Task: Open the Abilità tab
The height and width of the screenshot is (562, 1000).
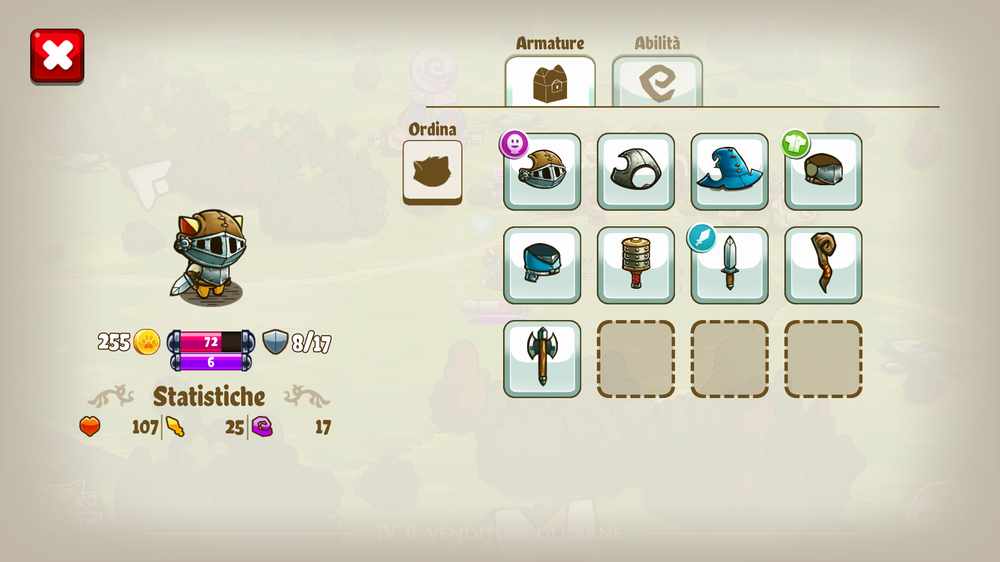Action: (x=657, y=82)
